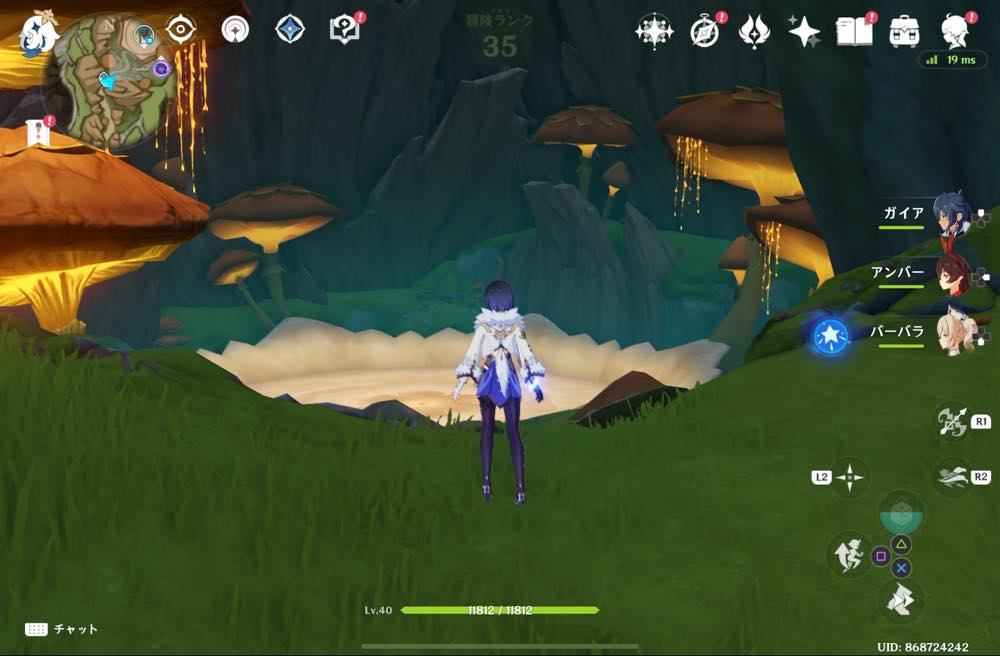The width and height of the screenshot is (1000, 656).
Task: Click the blue diamond star icon
Action: coord(290,29)
